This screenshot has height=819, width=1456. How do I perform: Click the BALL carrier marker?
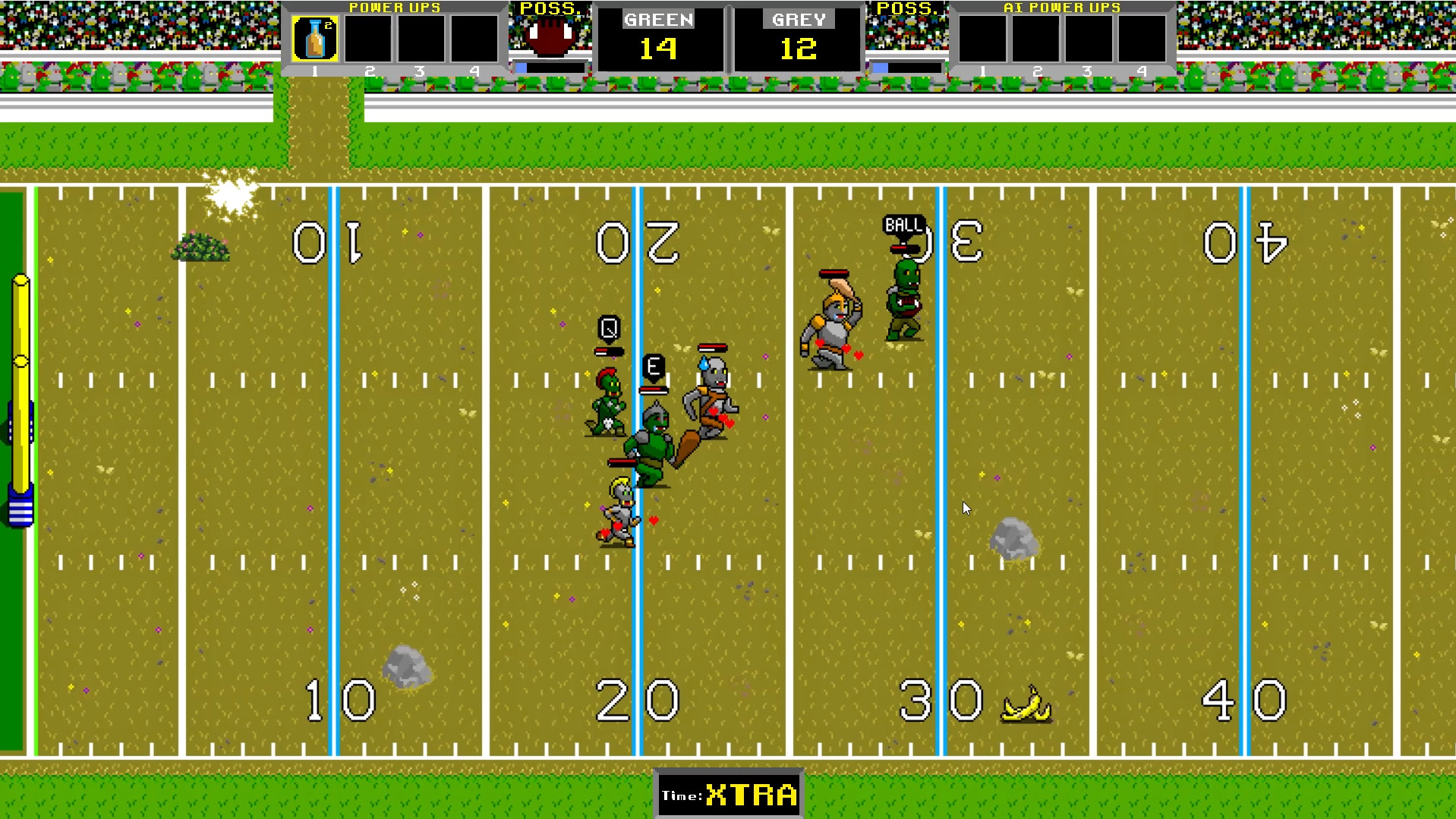903,225
